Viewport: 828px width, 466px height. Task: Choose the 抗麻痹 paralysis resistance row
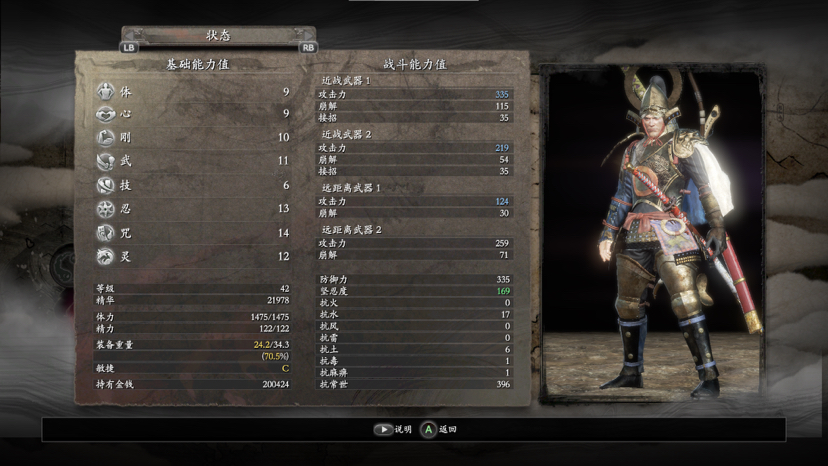click(414, 373)
